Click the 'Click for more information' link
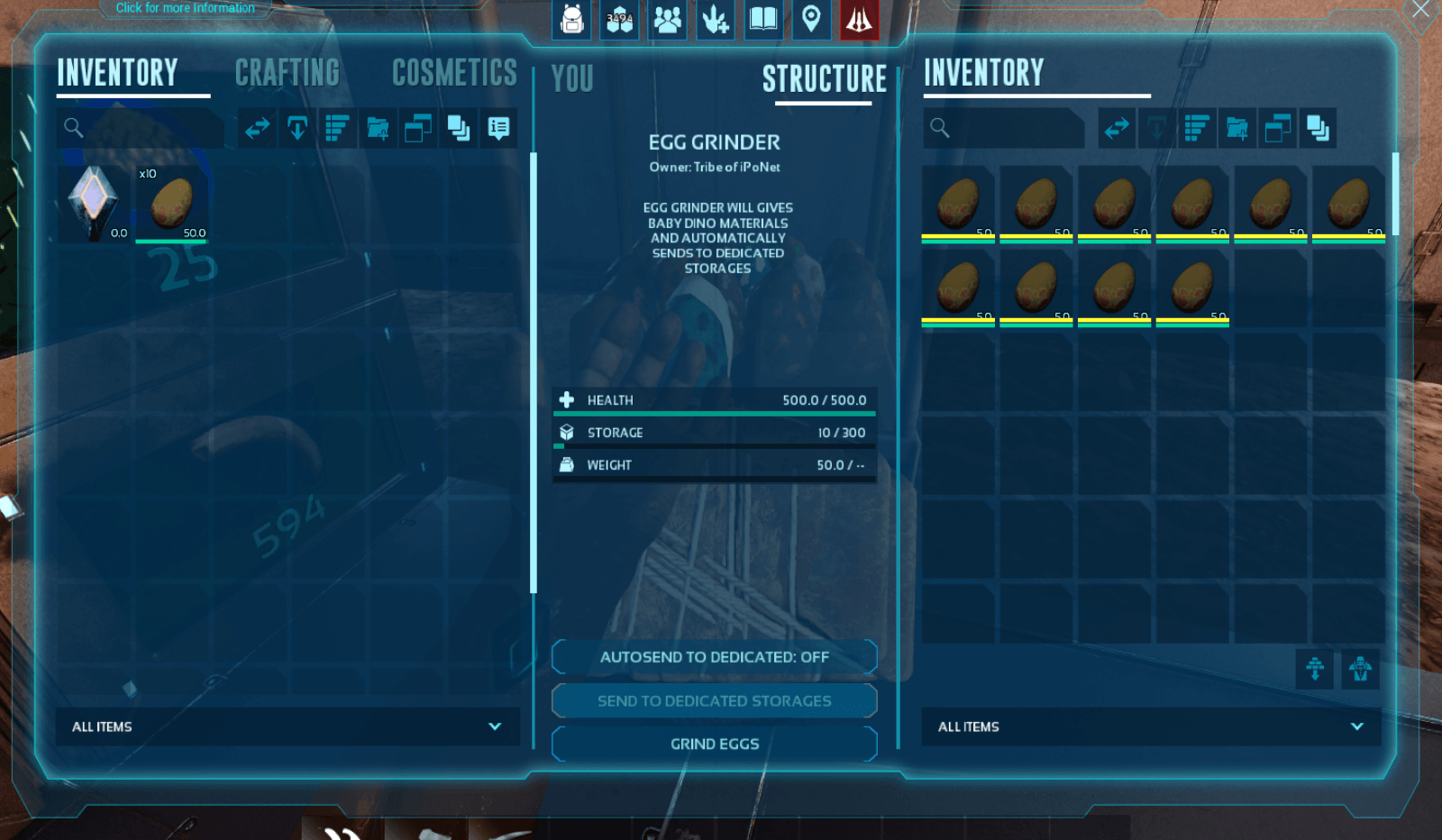 tap(185, 8)
